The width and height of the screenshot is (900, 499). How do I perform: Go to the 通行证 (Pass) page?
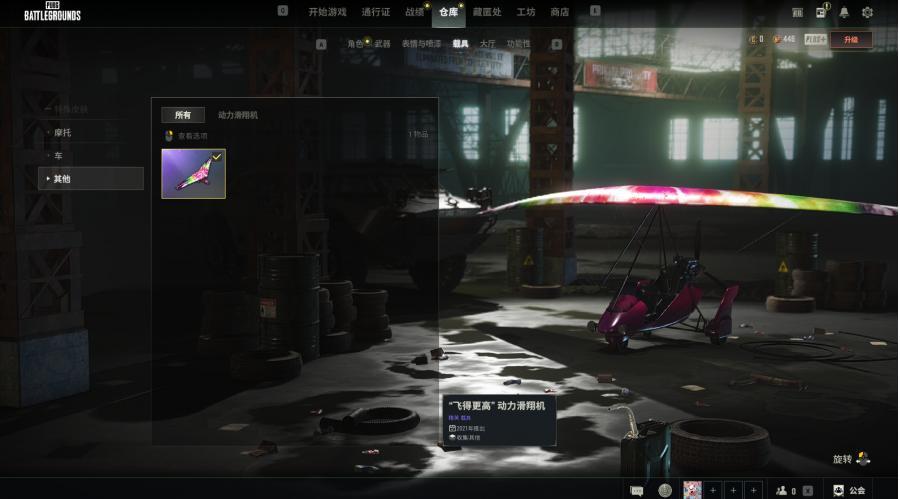[376, 12]
